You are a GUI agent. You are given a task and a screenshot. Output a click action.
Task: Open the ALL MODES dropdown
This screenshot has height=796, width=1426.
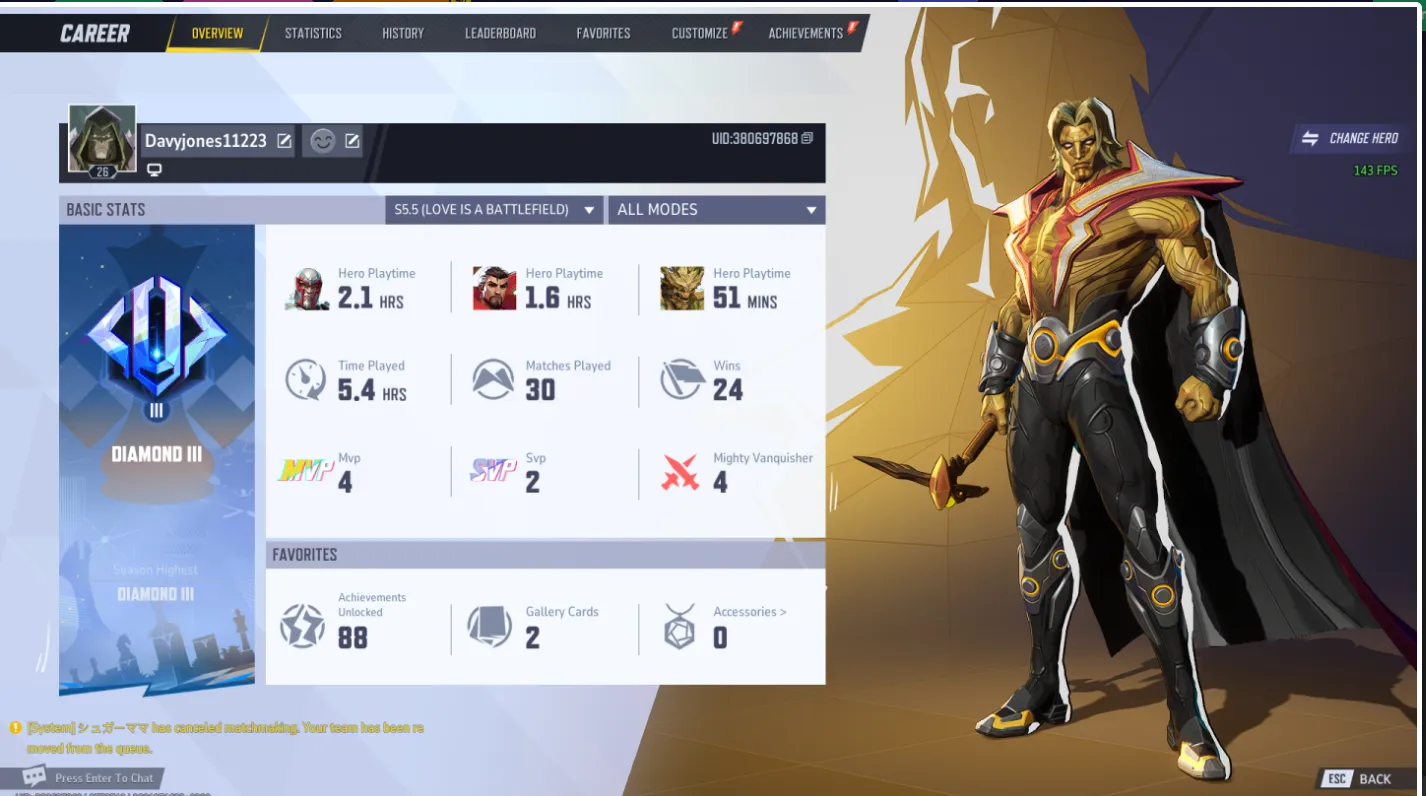[716, 210]
